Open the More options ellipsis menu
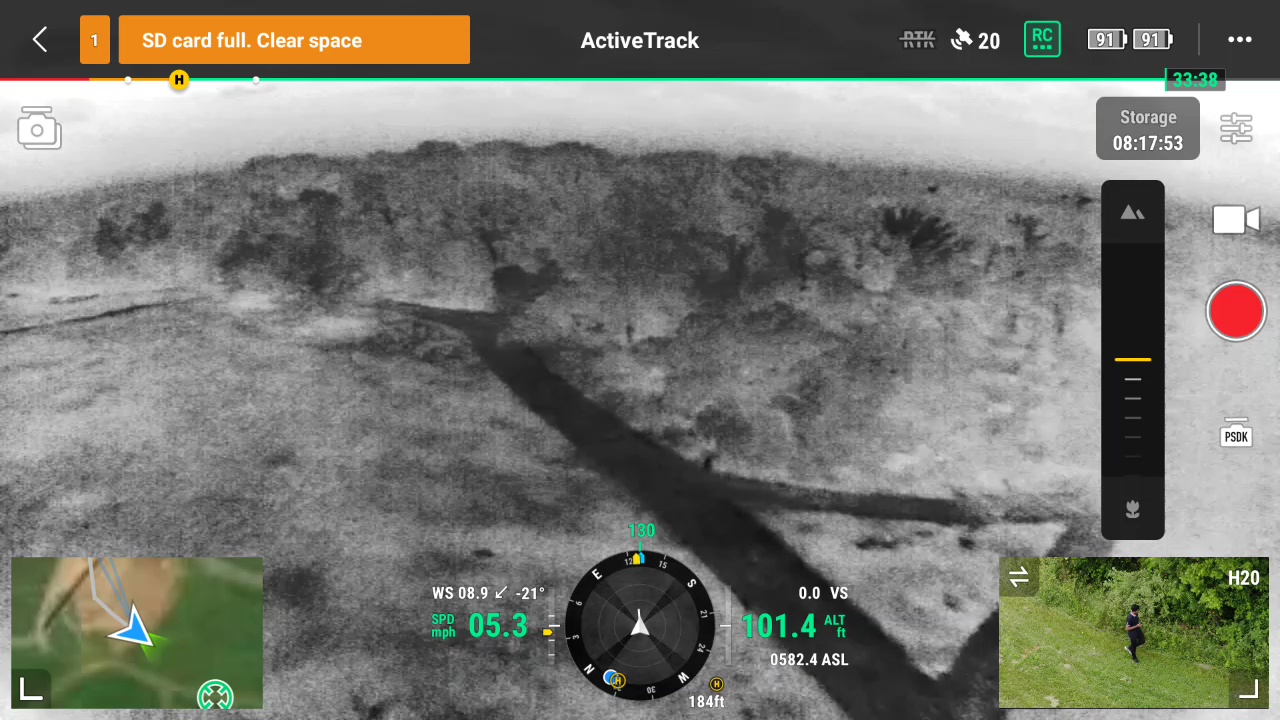 click(x=1240, y=40)
